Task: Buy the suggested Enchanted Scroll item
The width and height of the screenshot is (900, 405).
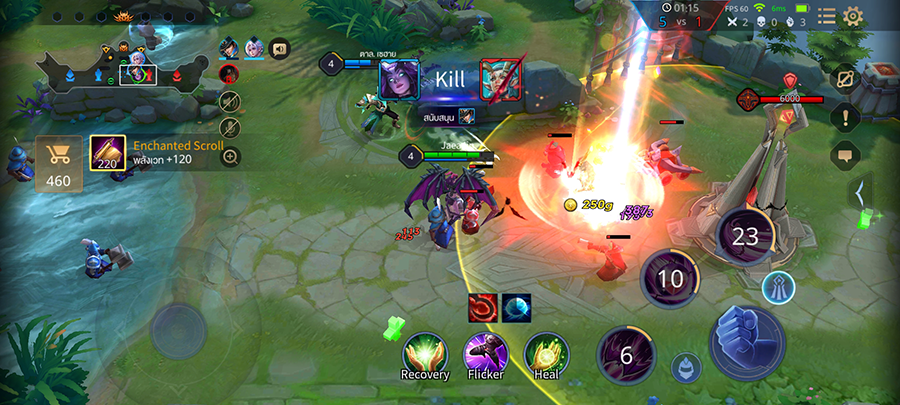Action: (x=108, y=153)
